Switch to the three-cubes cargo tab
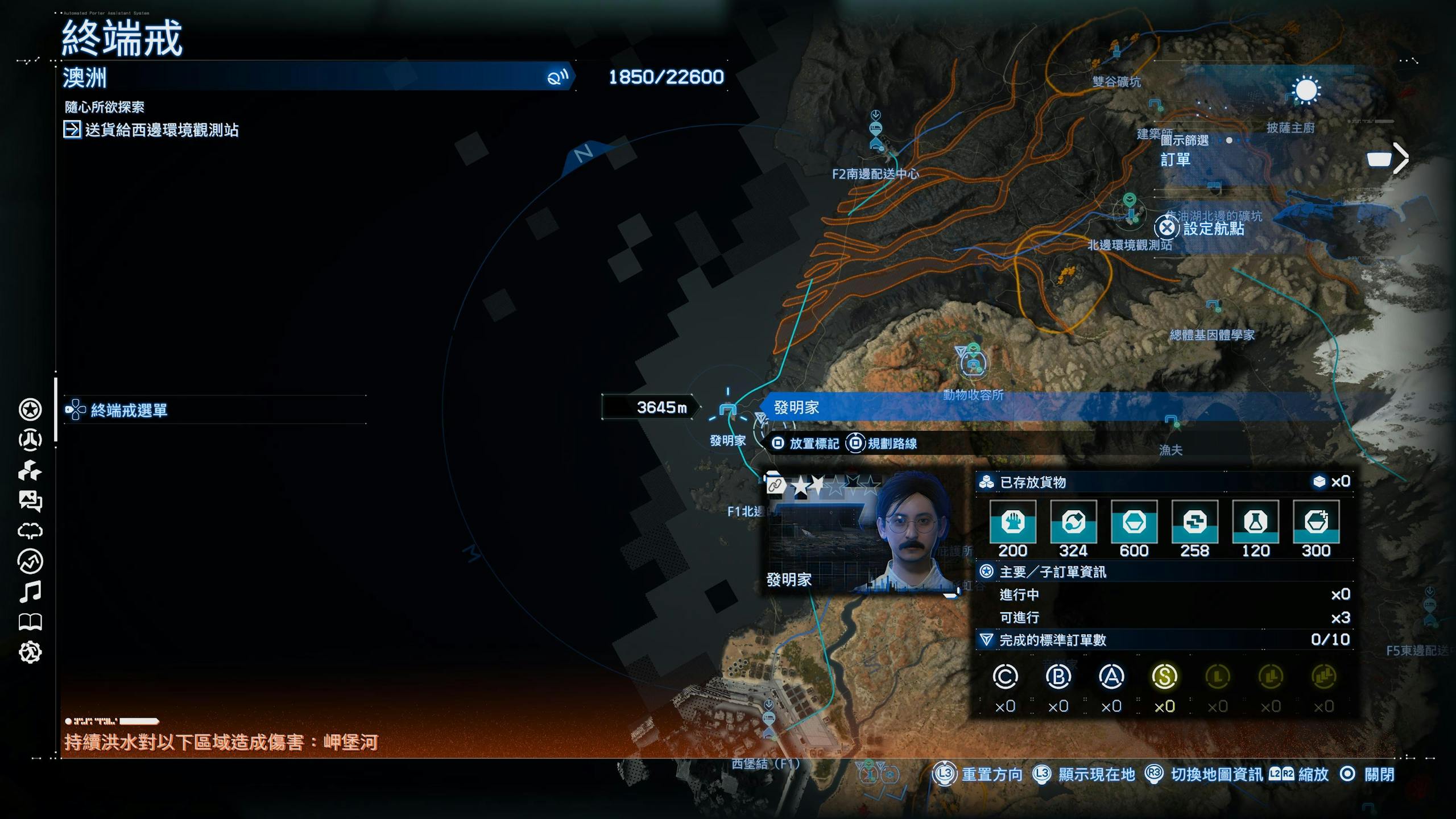This screenshot has width=1456, height=819. [30, 471]
